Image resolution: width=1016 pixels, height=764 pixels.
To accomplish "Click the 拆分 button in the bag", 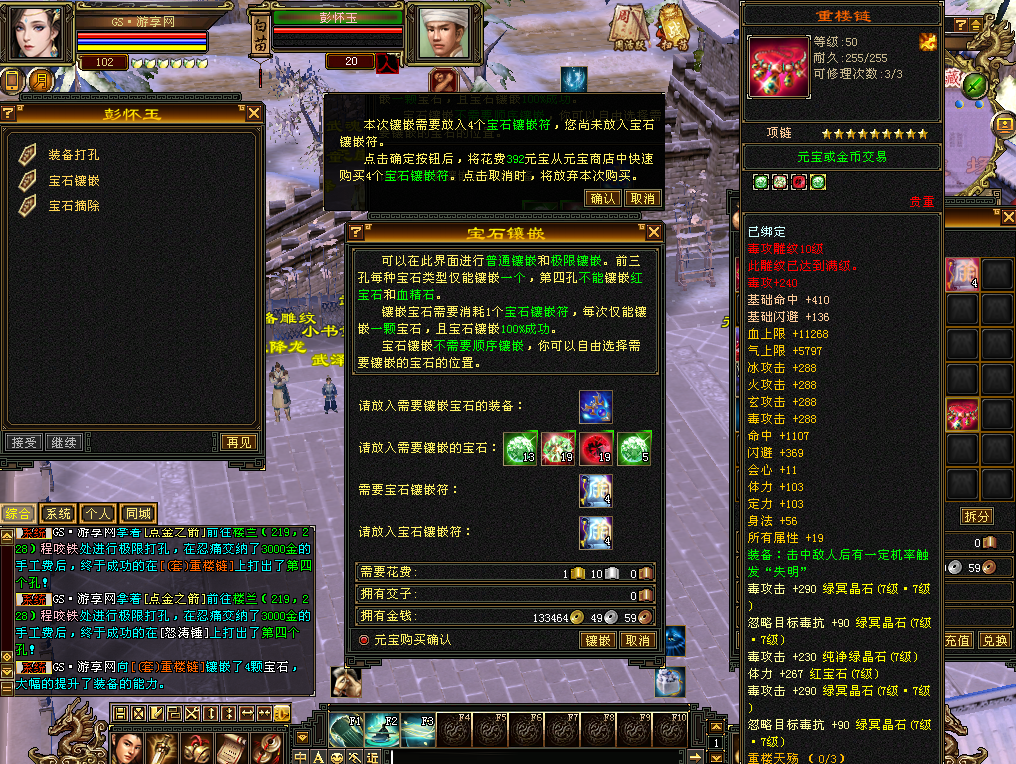I will pos(976,516).
